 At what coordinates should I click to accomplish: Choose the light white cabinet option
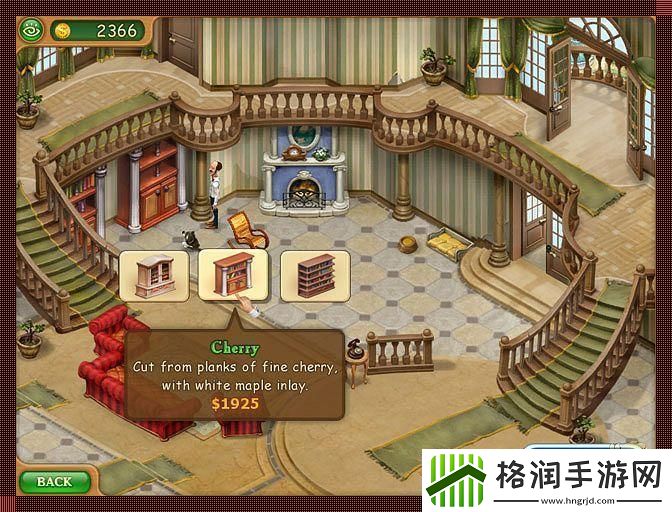tap(154, 275)
